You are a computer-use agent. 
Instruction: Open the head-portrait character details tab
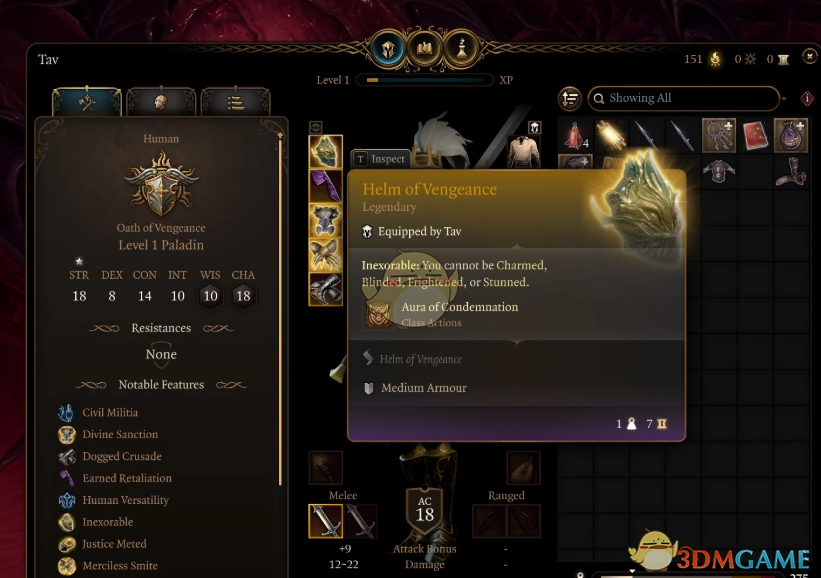[x=160, y=101]
